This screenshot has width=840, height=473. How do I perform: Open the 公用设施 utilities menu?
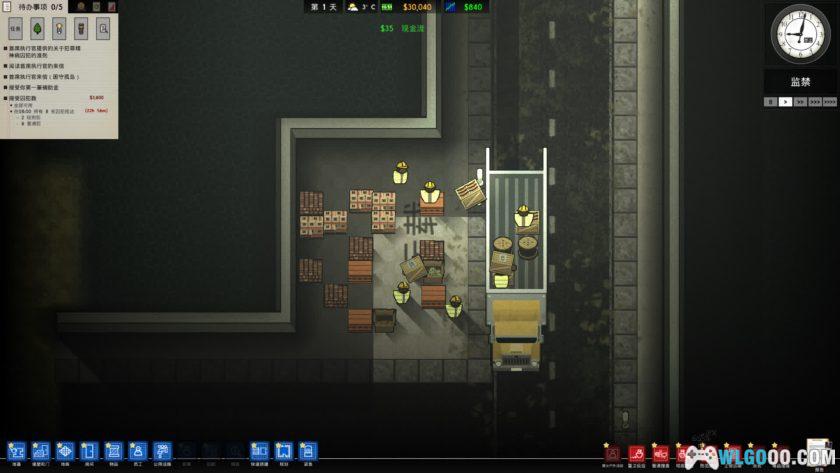[x=162, y=452]
